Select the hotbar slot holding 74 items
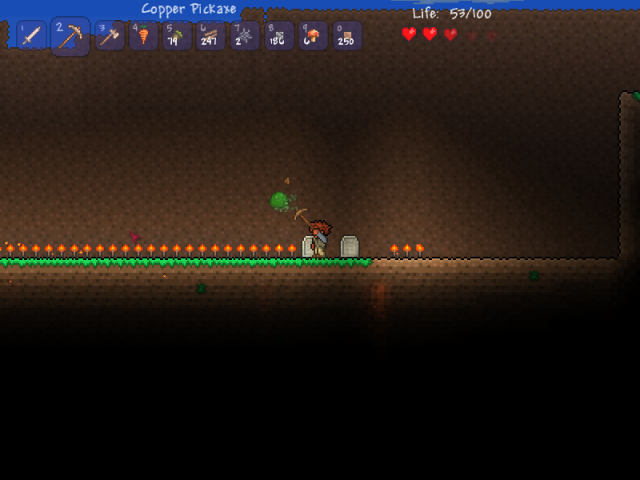The height and width of the screenshot is (480, 640). (x=177, y=36)
